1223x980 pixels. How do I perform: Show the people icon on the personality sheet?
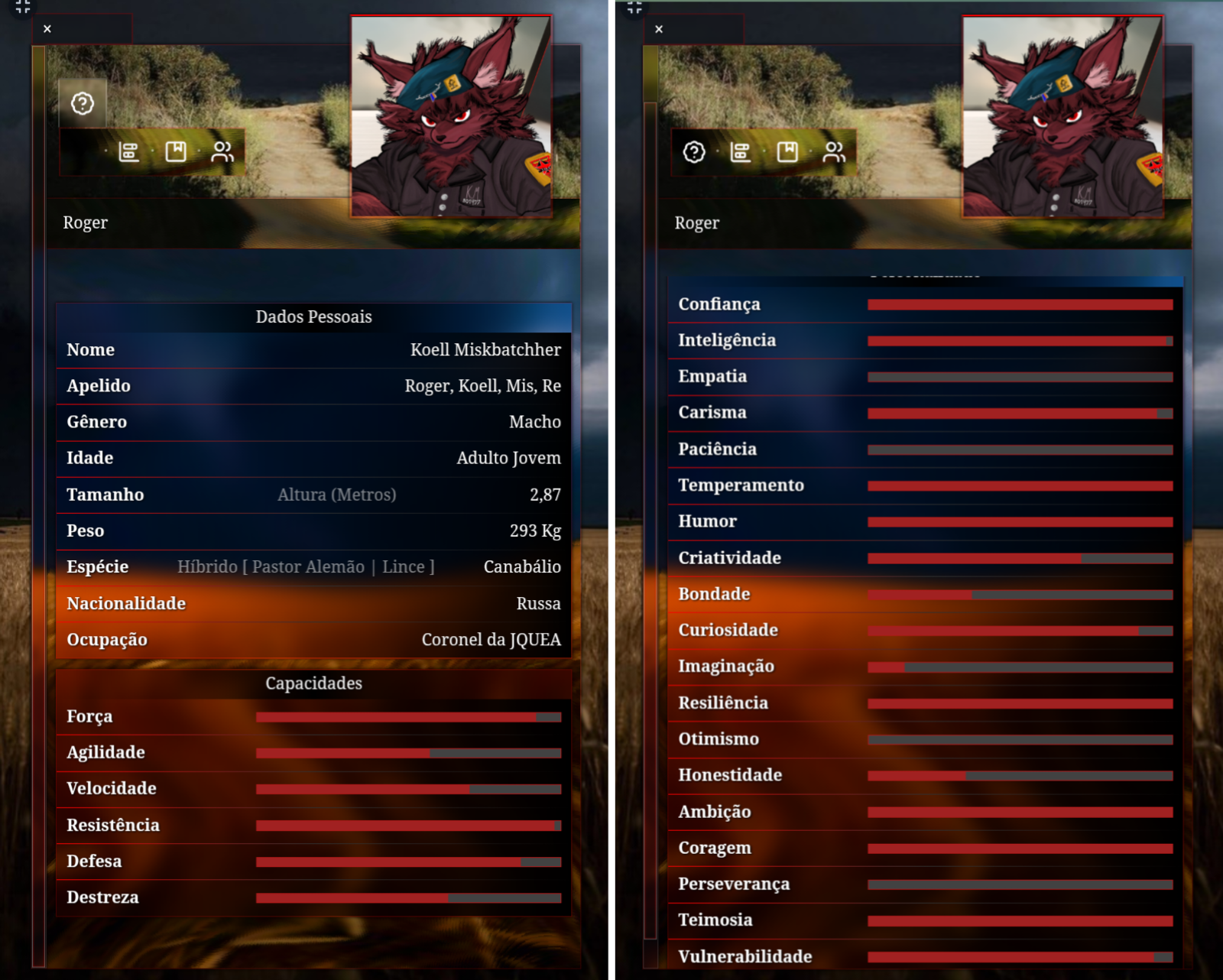click(x=834, y=152)
